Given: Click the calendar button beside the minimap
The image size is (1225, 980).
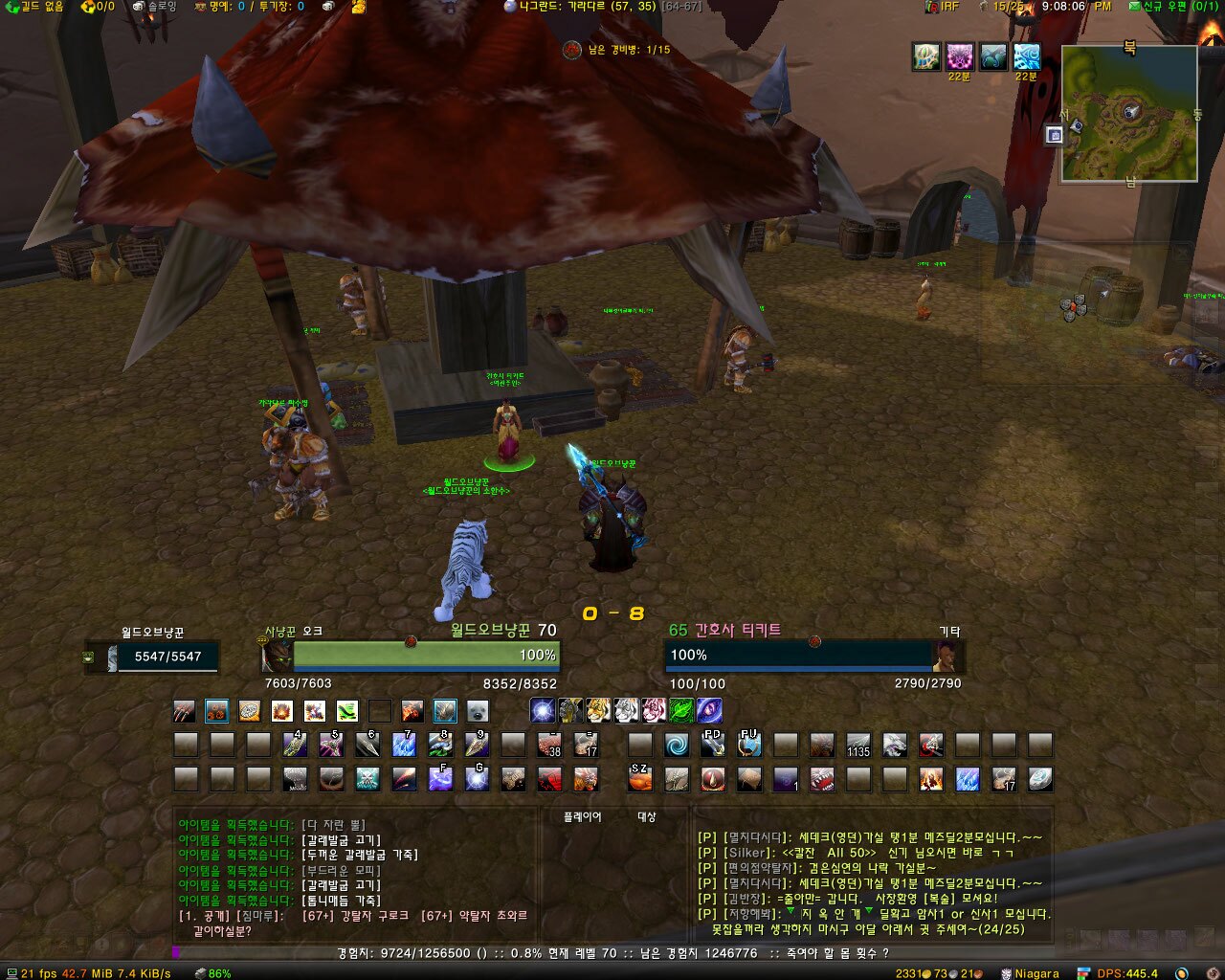Looking at the screenshot, I should click(1054, 135).
